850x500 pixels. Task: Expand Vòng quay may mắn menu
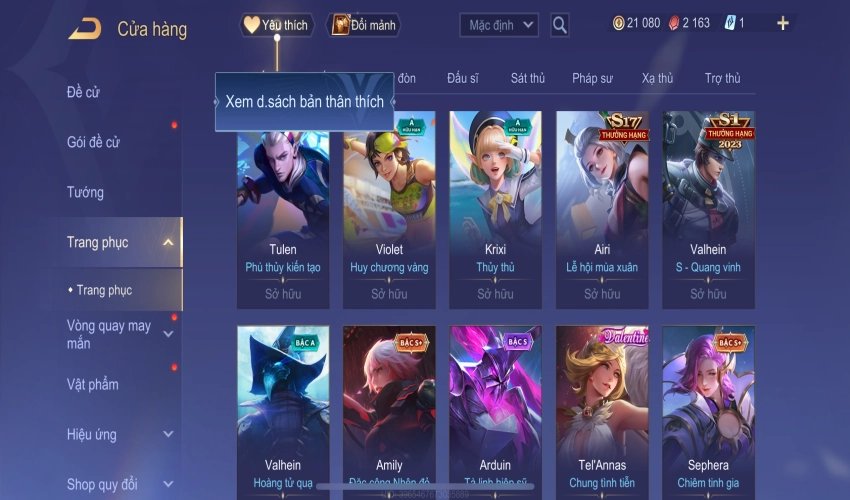coord(167,334)
